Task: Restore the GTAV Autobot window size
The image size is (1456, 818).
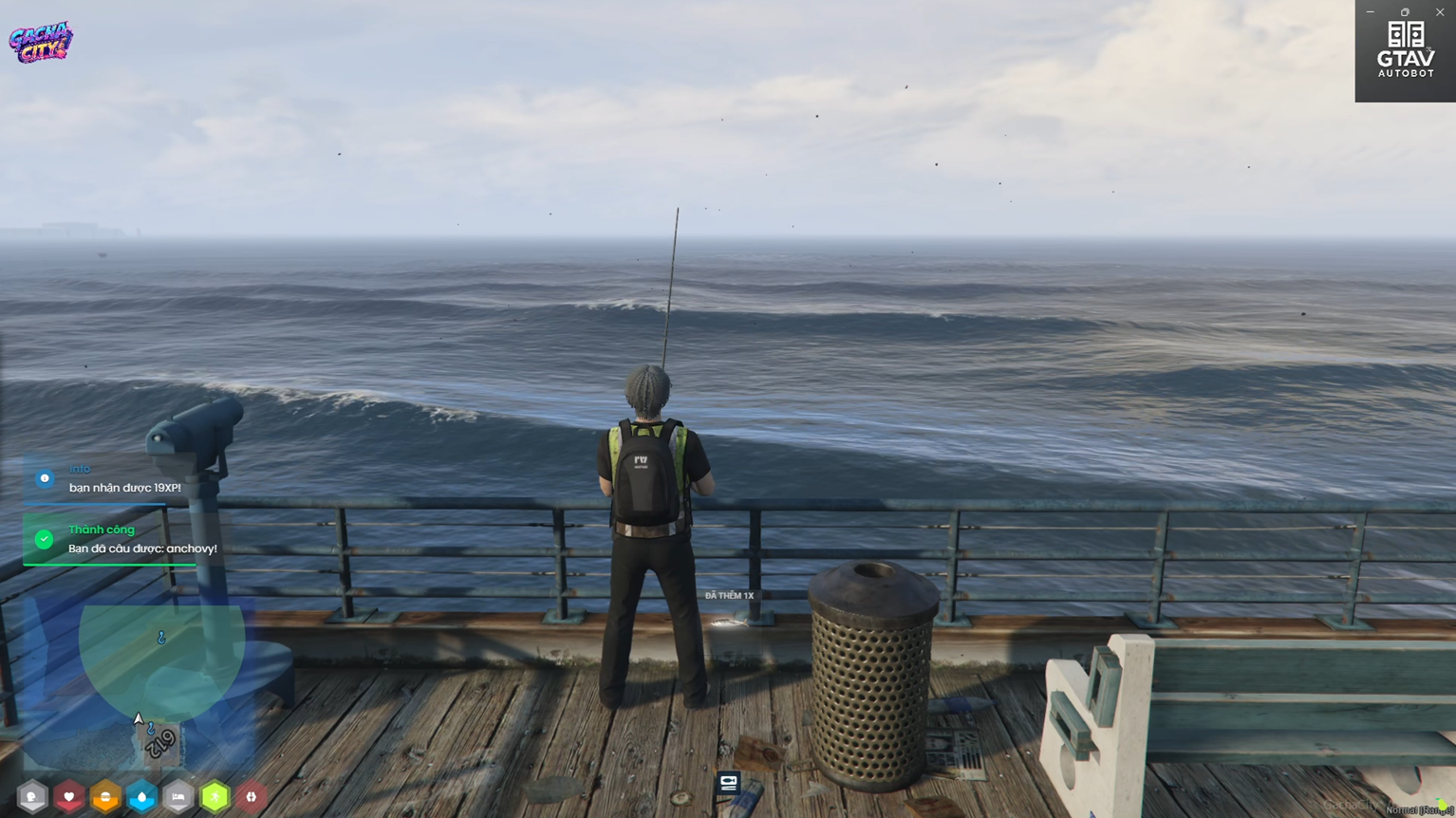Action: click(1405, 12)
